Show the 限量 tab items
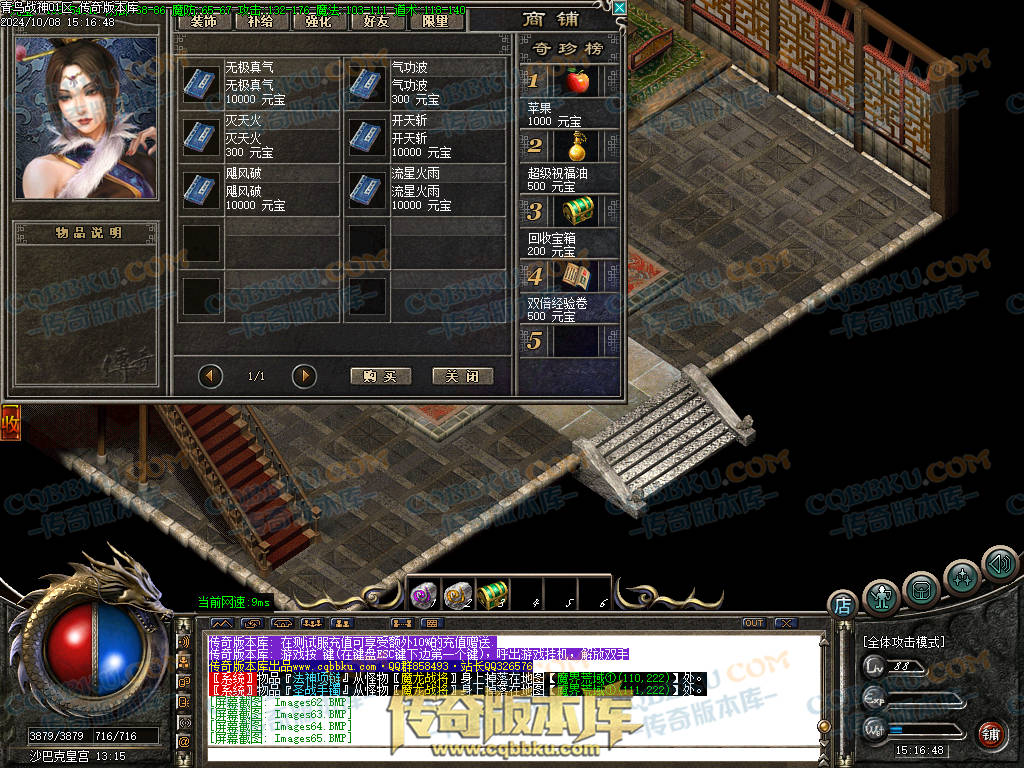 point(436,20)
